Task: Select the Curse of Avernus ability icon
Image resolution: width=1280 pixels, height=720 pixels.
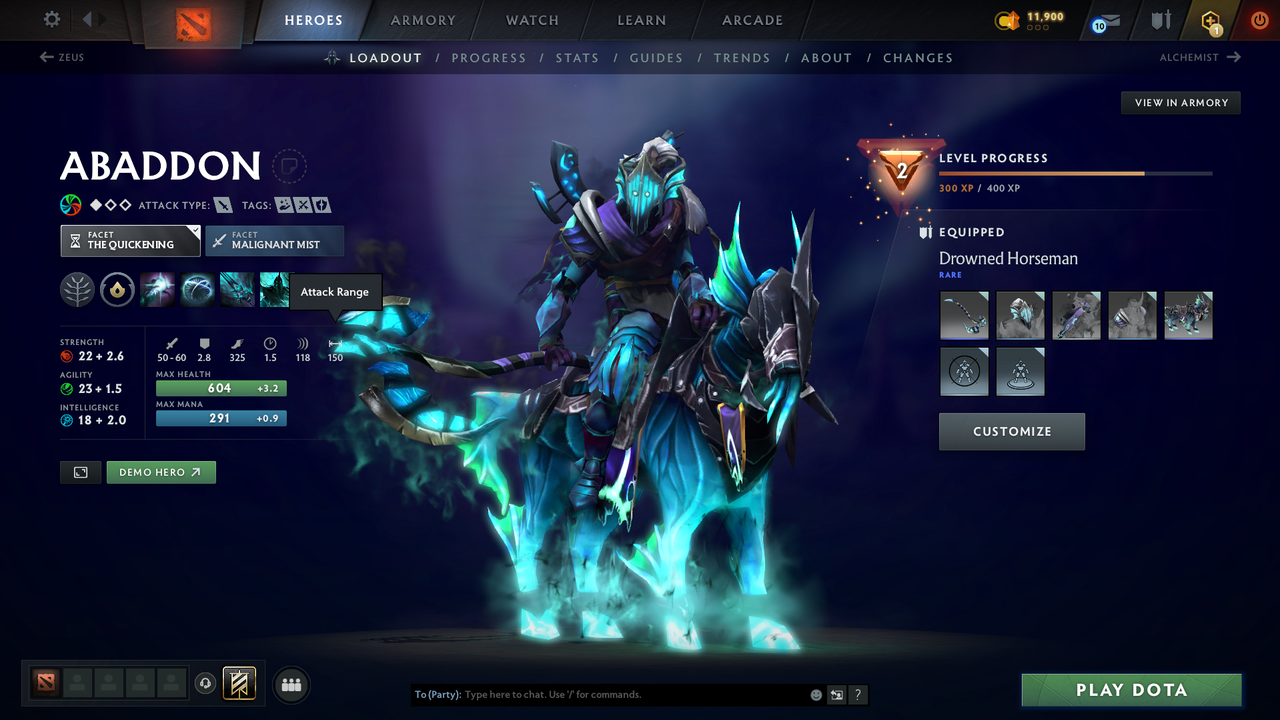Action: [237, 289]
